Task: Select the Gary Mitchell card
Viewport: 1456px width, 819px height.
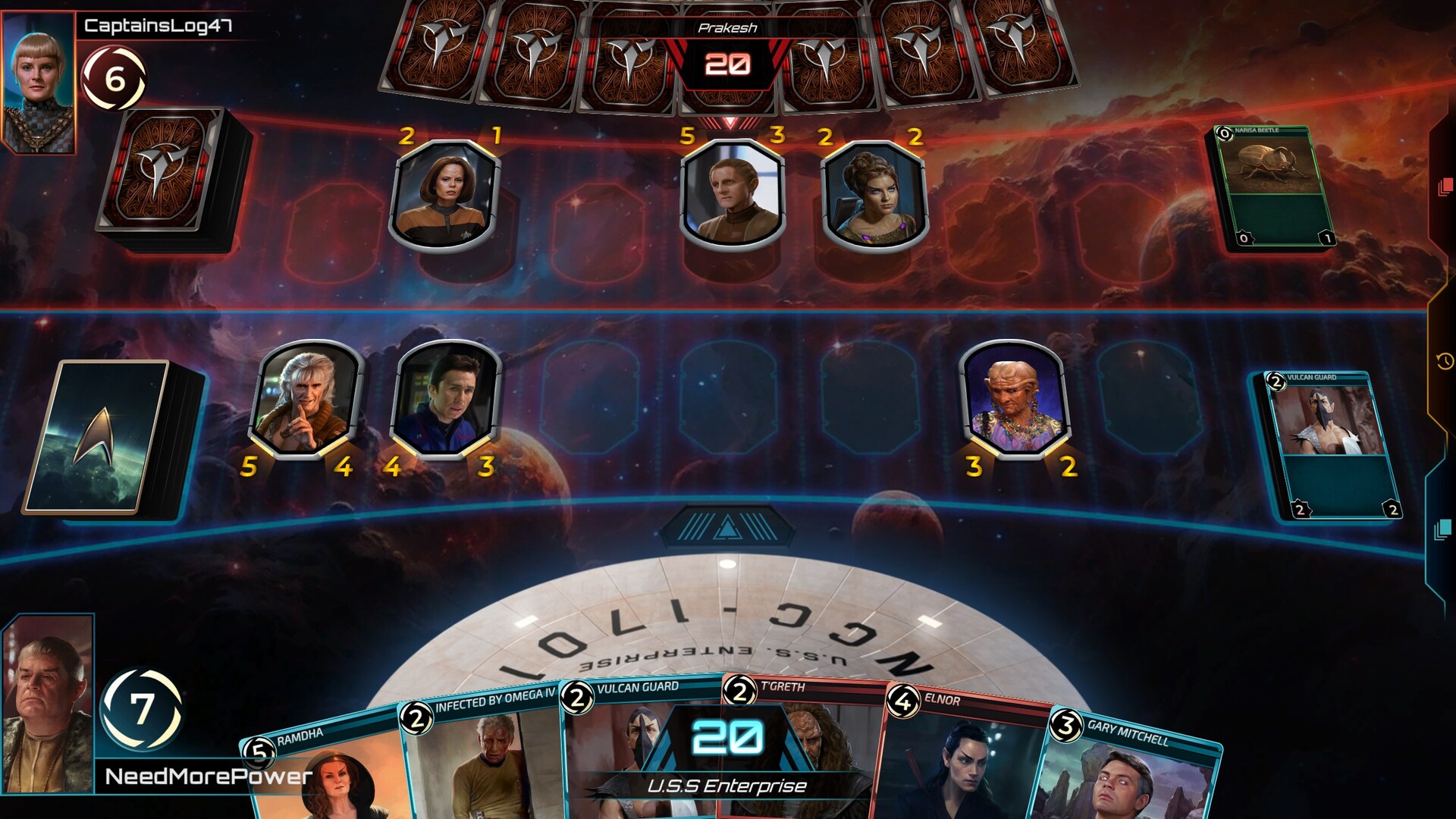Action: [x=1122, y=773]
